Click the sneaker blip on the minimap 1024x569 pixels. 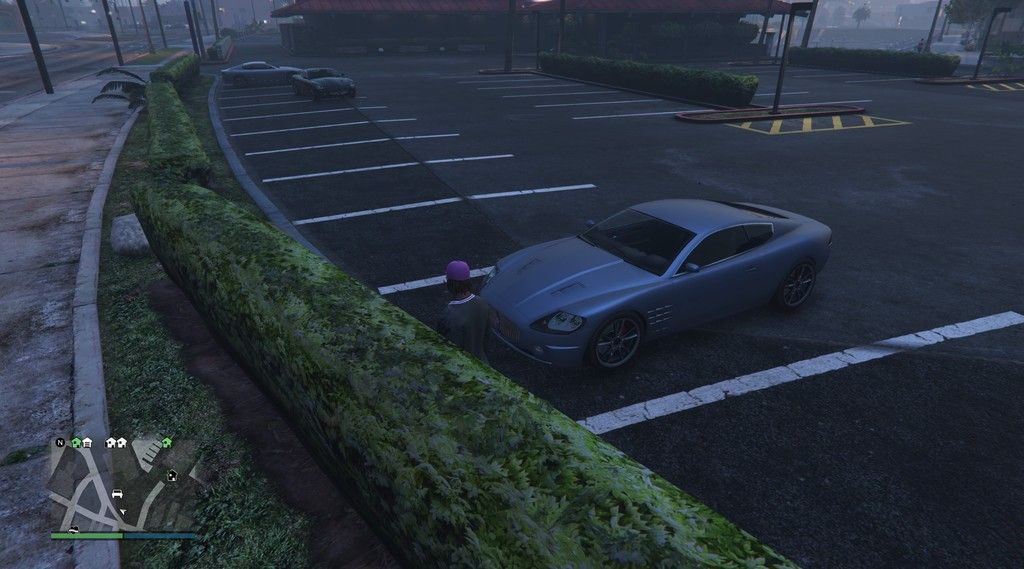click(73, 529)
